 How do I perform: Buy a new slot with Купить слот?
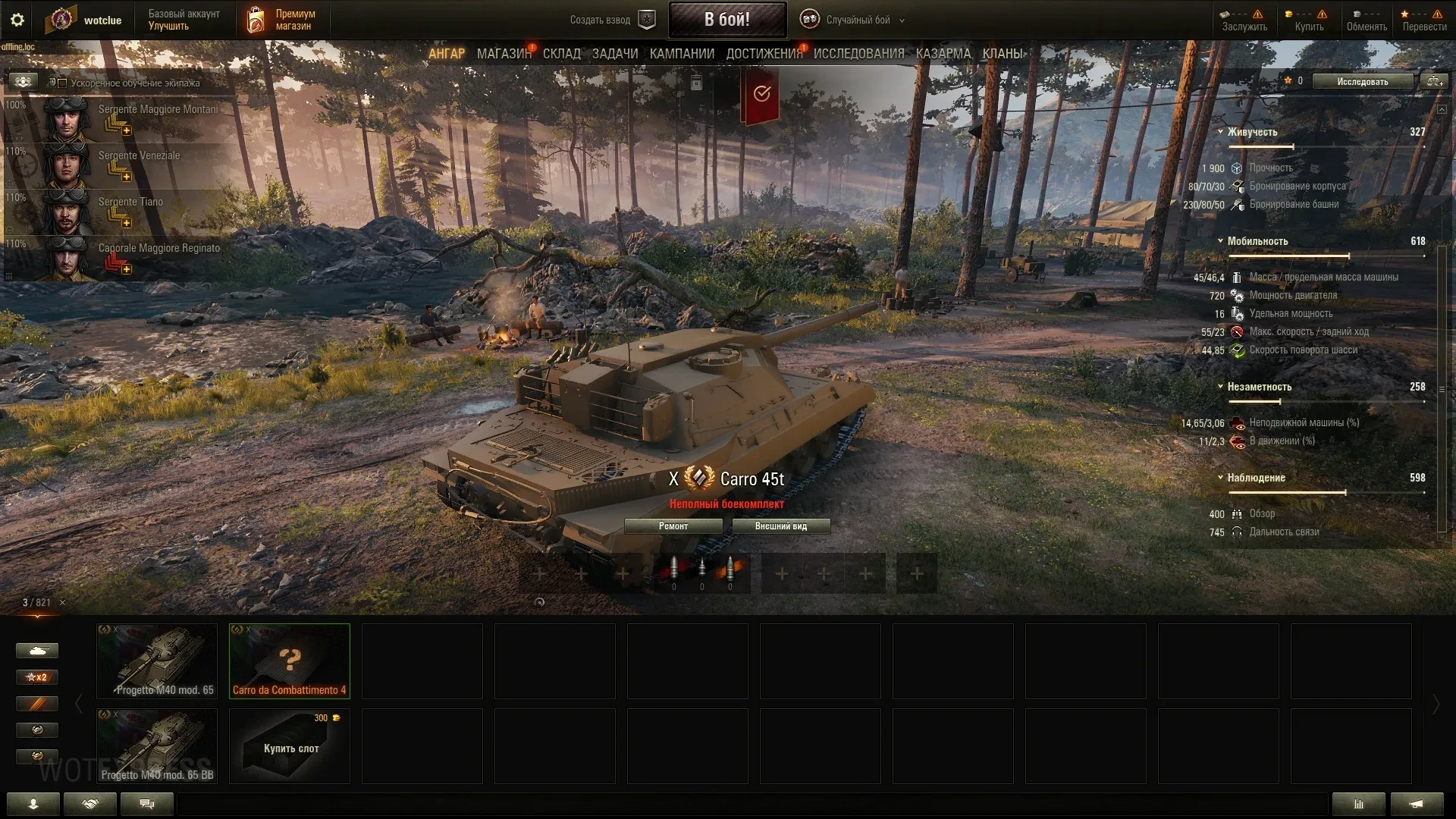pyautogui.click(x=290, y=746)
